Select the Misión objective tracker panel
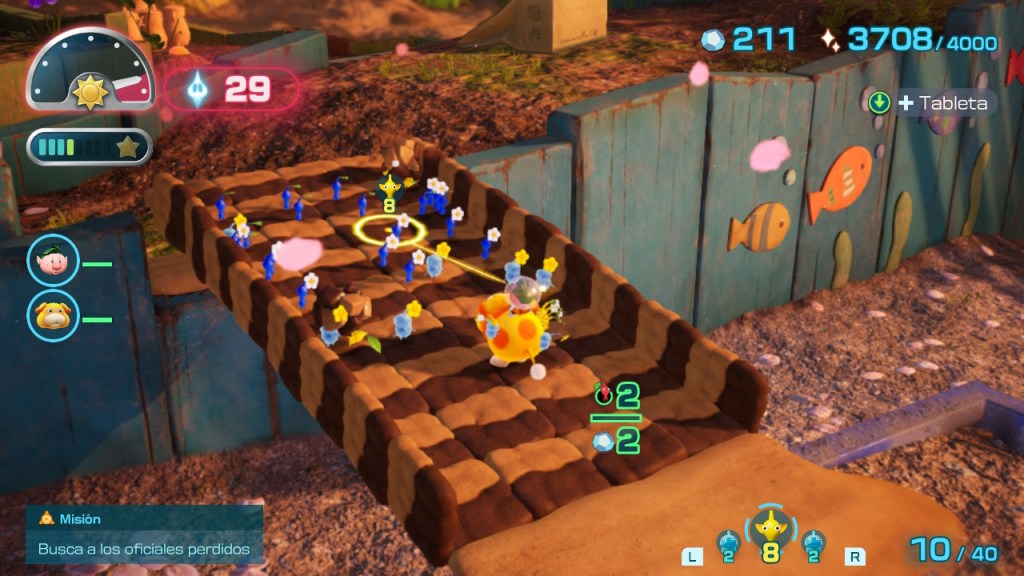The height and width of the screenshot is (576, 1024). 145,535
